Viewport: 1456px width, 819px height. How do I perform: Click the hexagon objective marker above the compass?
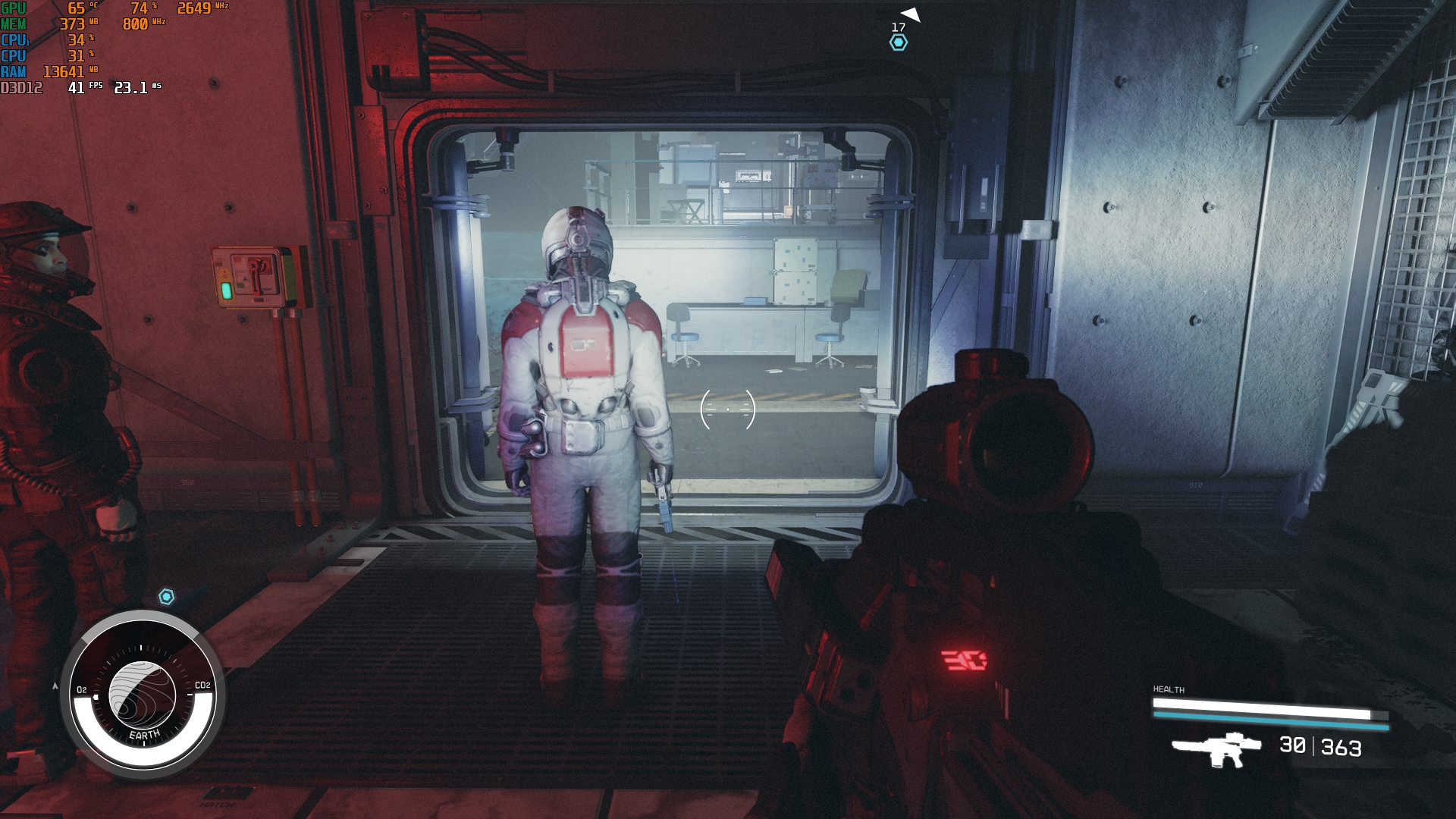point(167,597)
